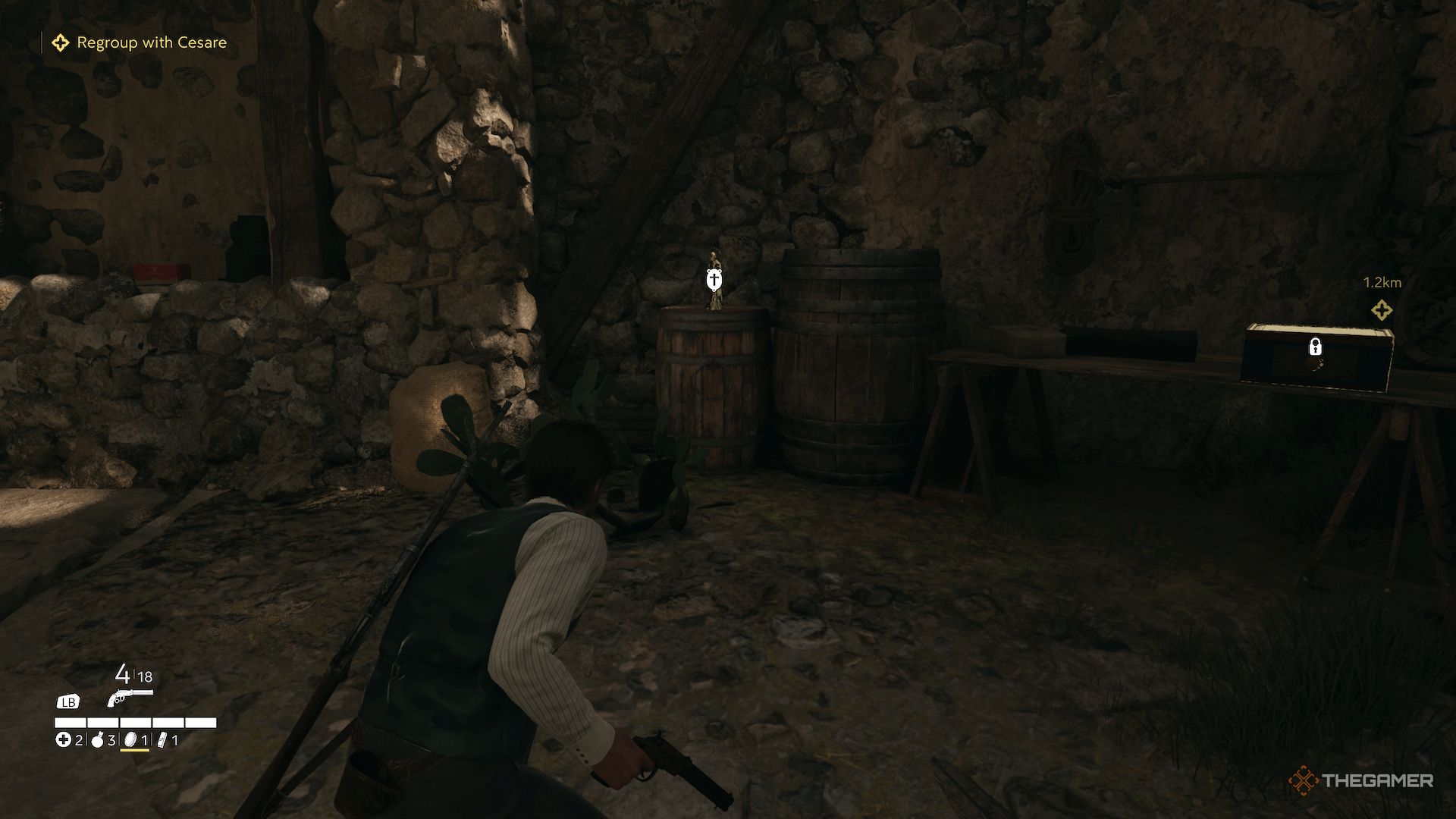1456x819 pixels.
Task: Click the 1.2km objective waypoint marker
Action: pos(1381,309)
